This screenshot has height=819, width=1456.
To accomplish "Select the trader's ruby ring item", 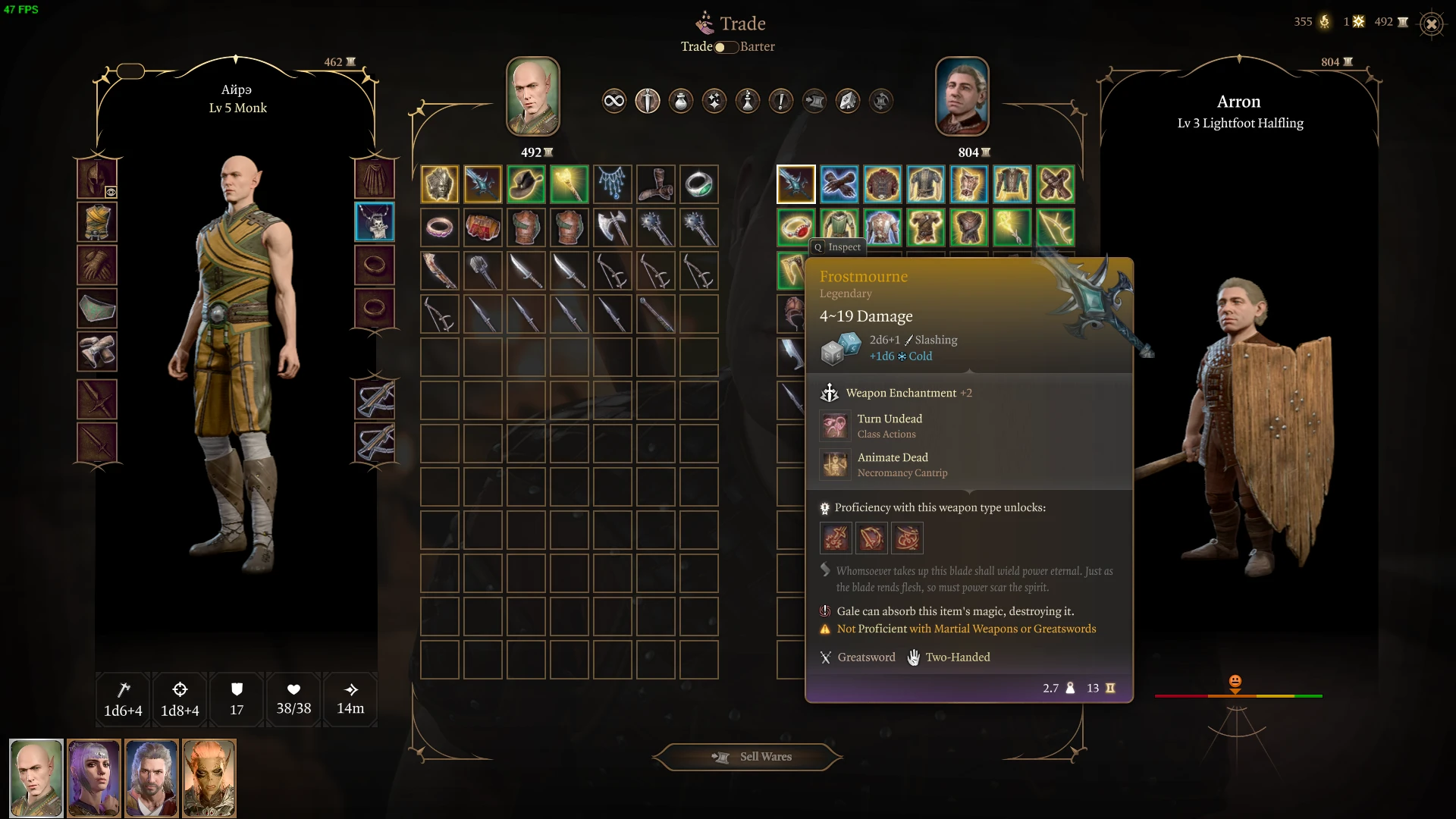I will pos(796,227).
